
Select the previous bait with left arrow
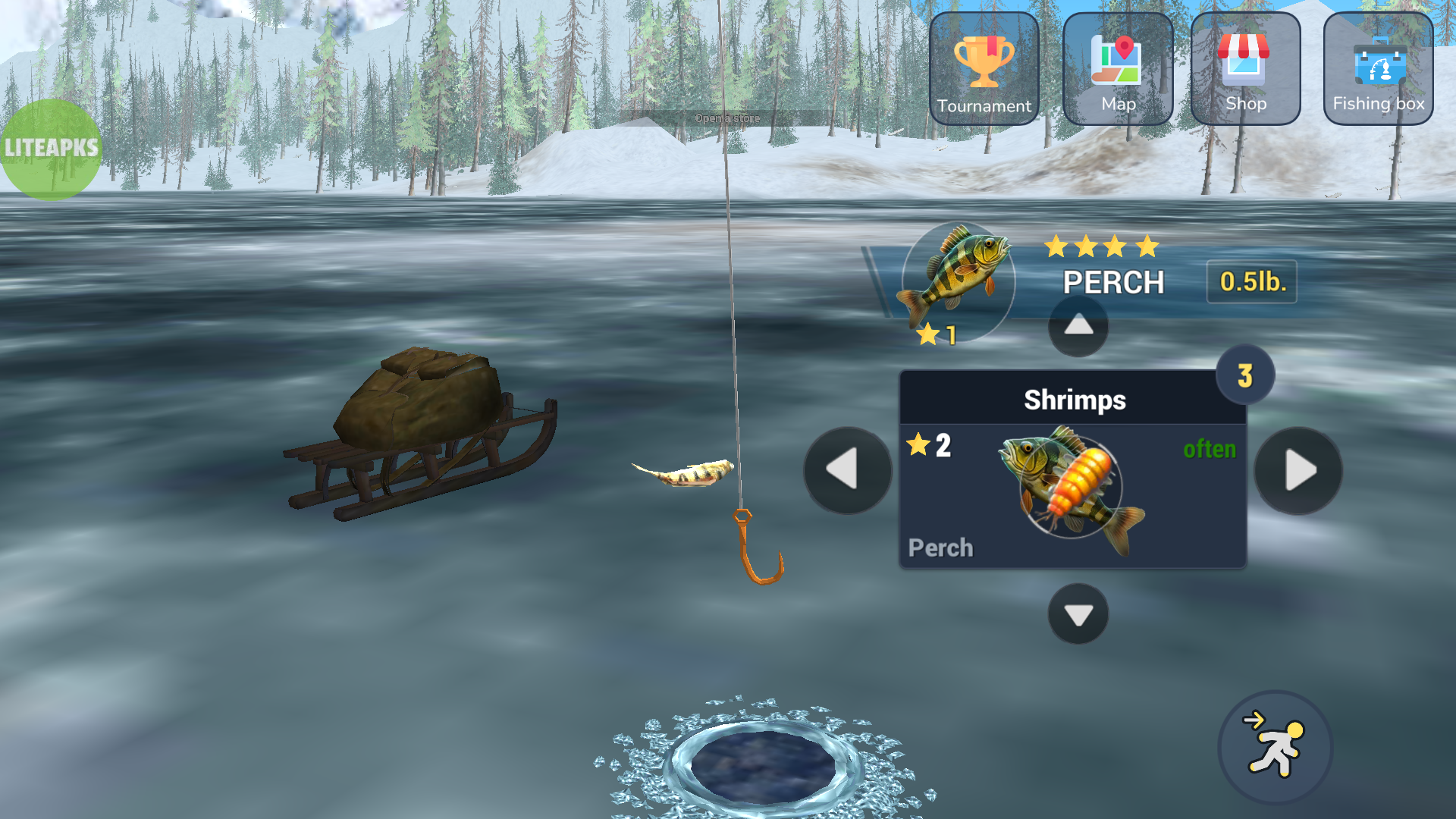[x=847, y=470]
